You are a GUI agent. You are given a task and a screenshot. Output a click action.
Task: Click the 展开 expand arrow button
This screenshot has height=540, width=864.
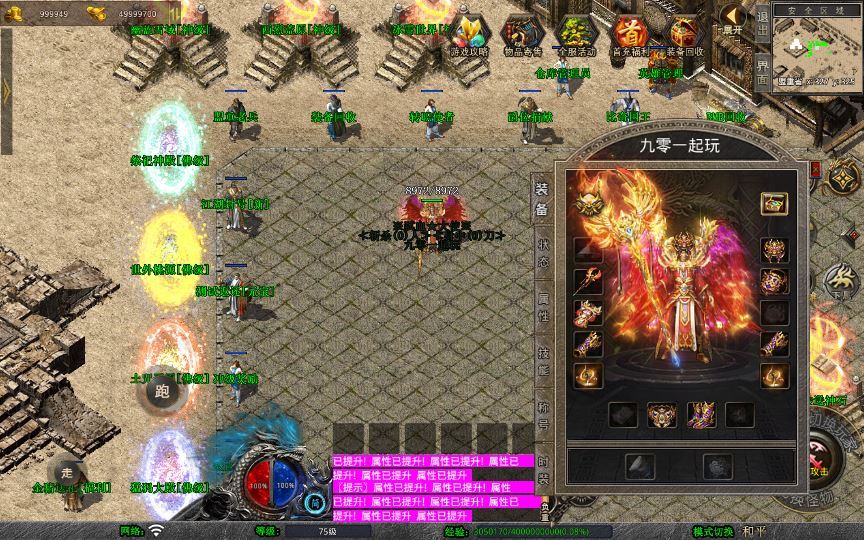tap(733, 19)
